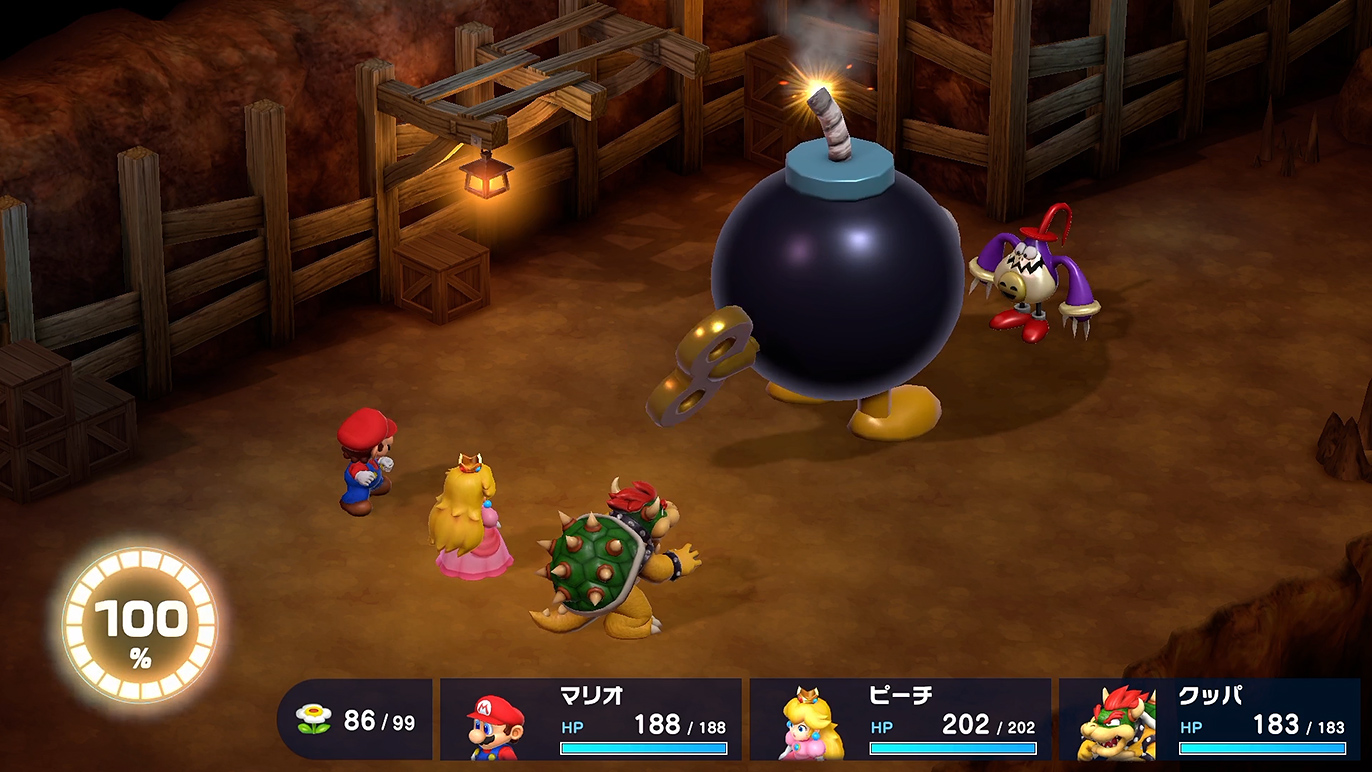This screenshot has width=1372, height=772.
Task: Select Bowser's party status panel
Action: pos(1209,719)
